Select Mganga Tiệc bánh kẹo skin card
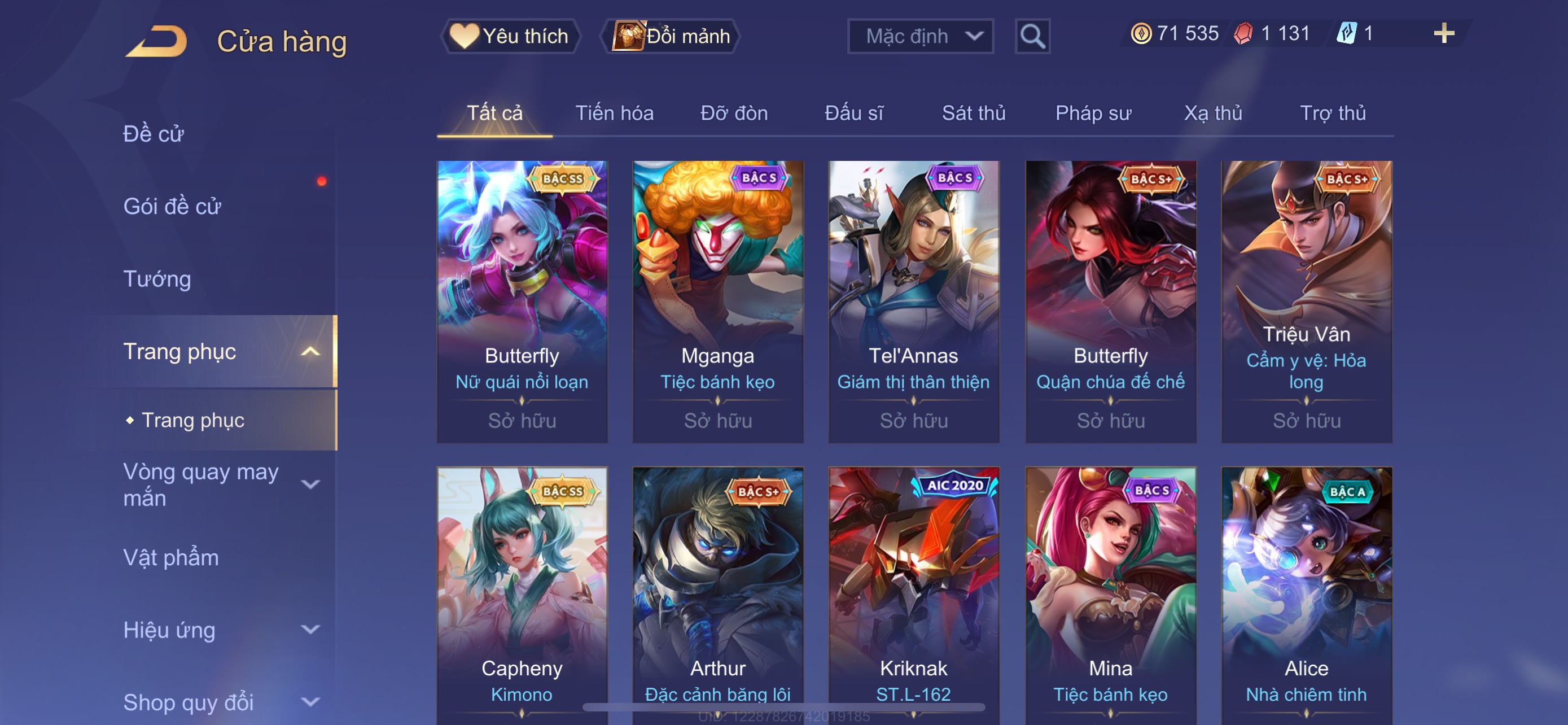 click(x=717, y=302)
